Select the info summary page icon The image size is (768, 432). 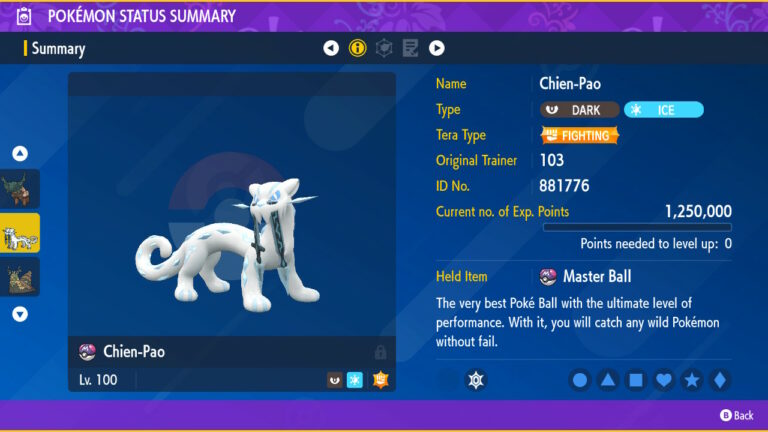tap(357, 48)
